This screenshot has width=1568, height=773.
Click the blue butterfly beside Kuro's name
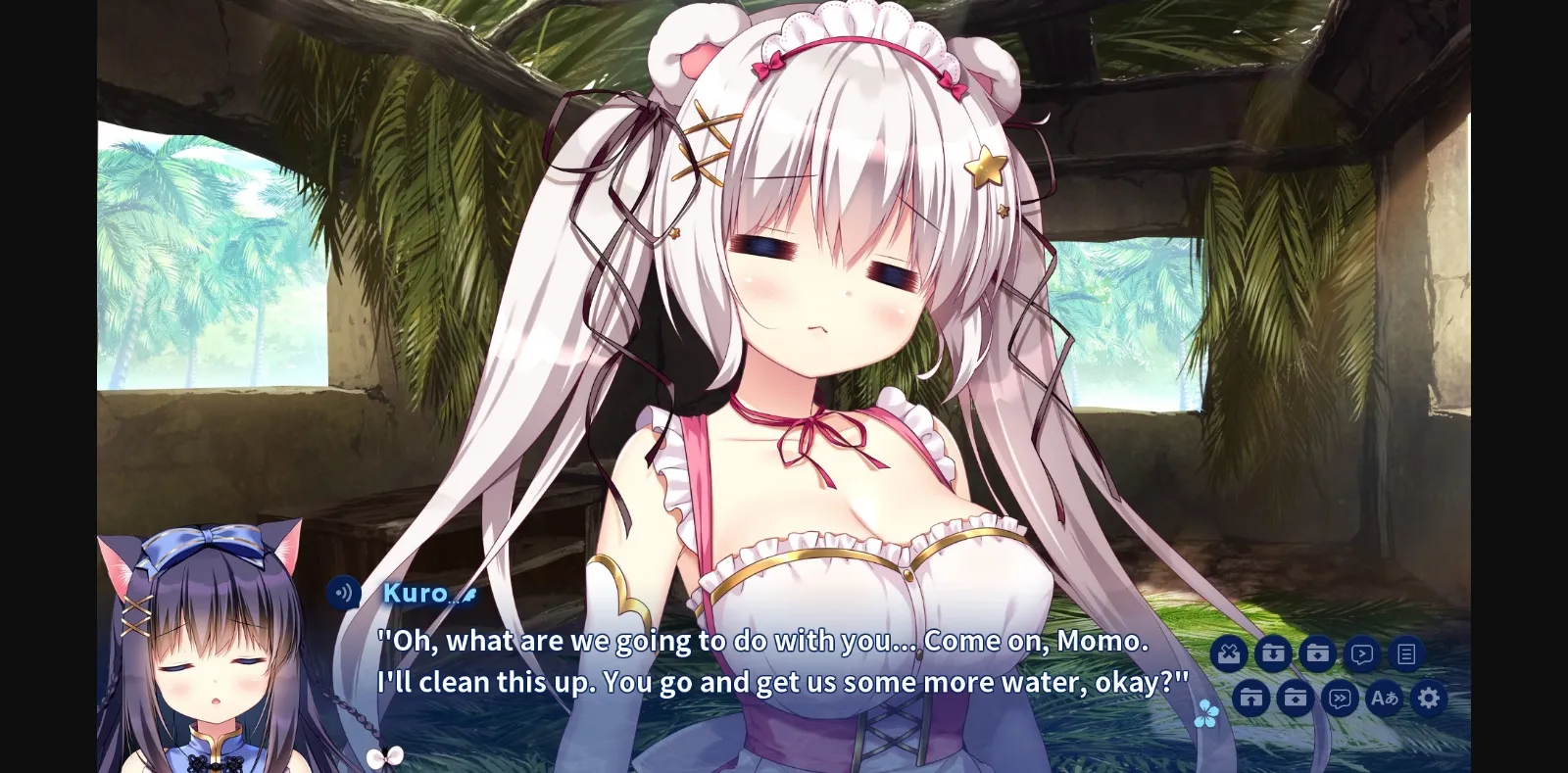coord(469,595)
